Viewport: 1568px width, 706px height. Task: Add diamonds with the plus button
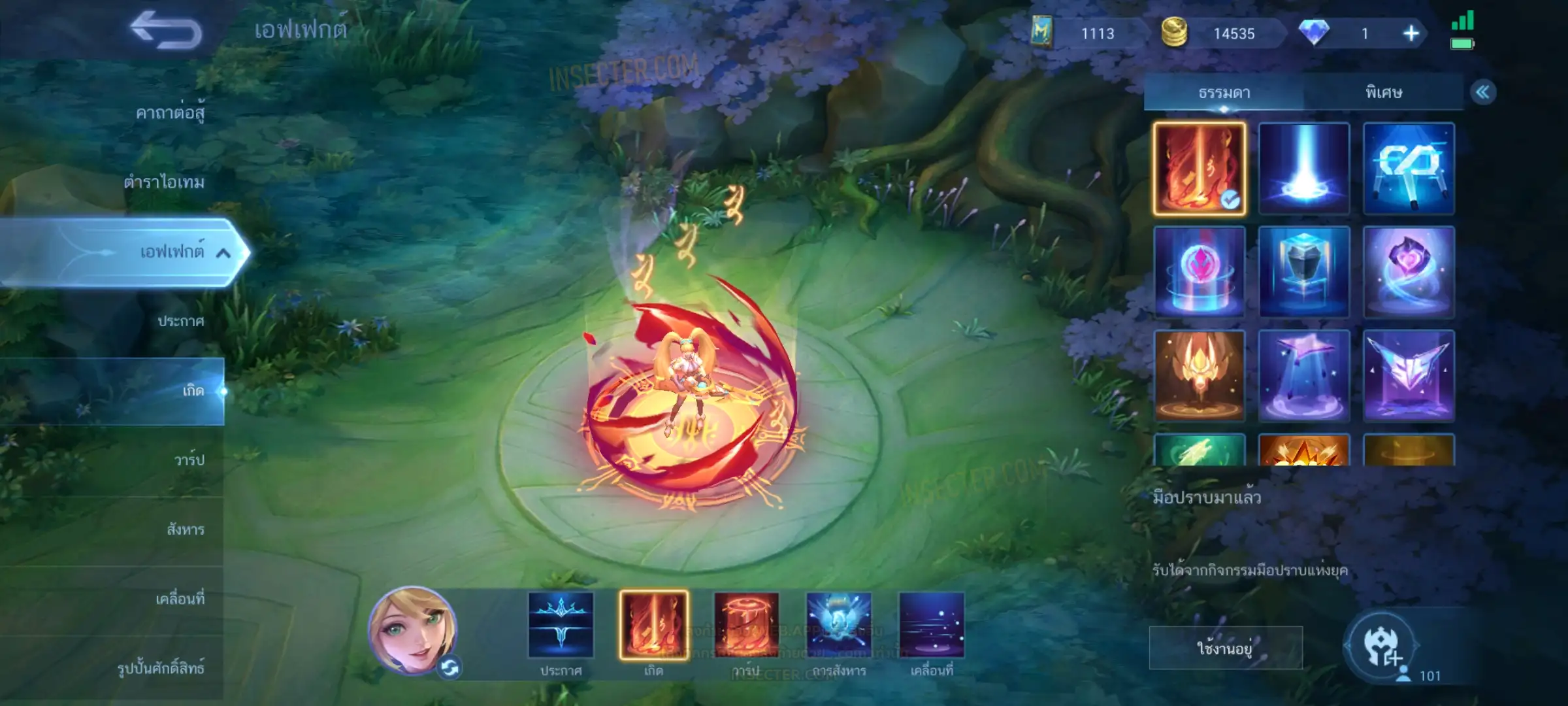point(1411,33)
